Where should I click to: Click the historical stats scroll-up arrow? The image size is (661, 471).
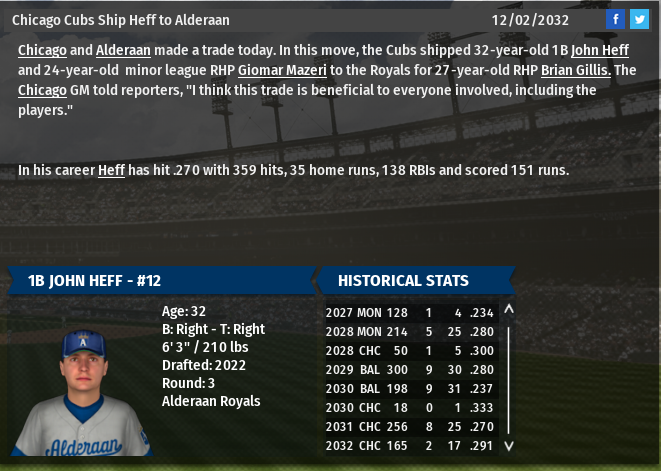click(508, 310)
